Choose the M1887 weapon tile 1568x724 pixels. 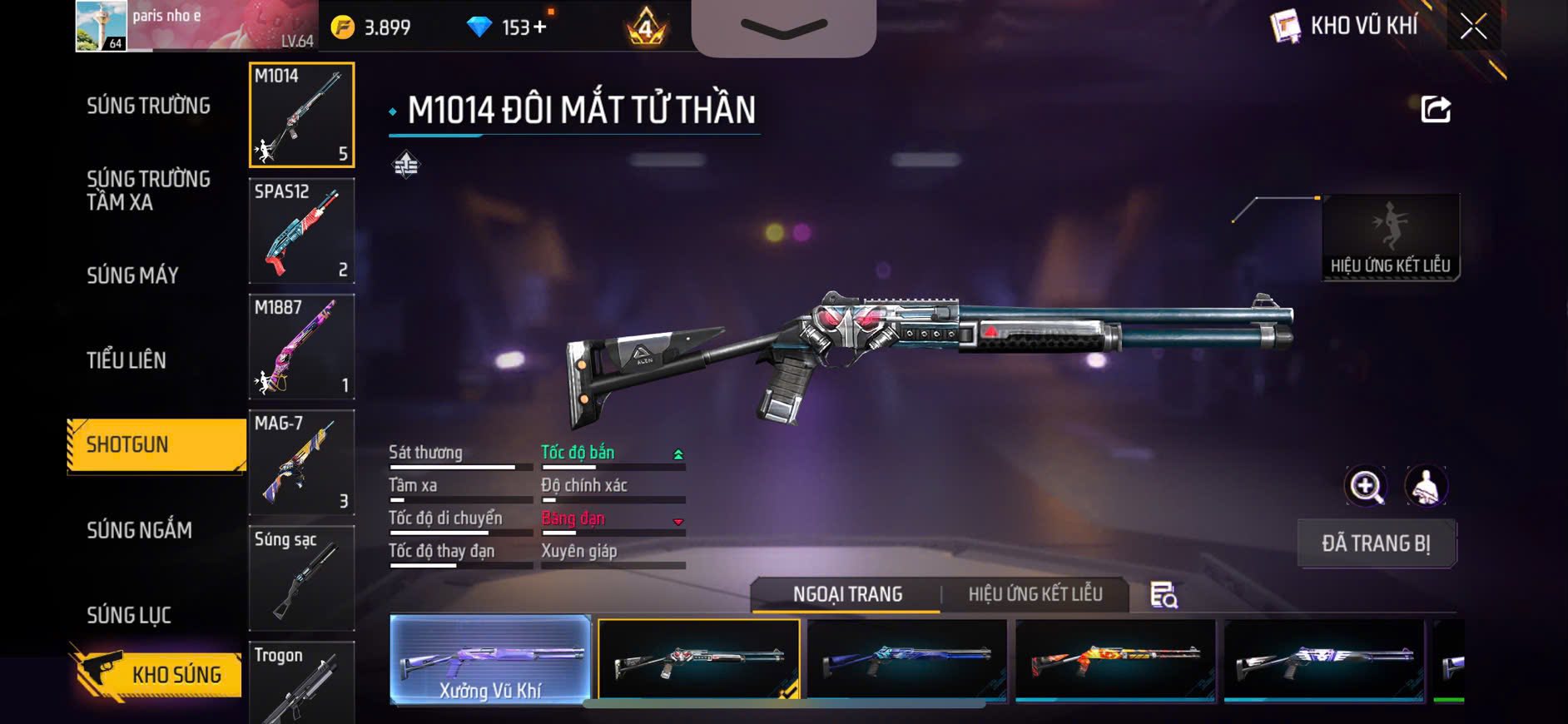301,347
